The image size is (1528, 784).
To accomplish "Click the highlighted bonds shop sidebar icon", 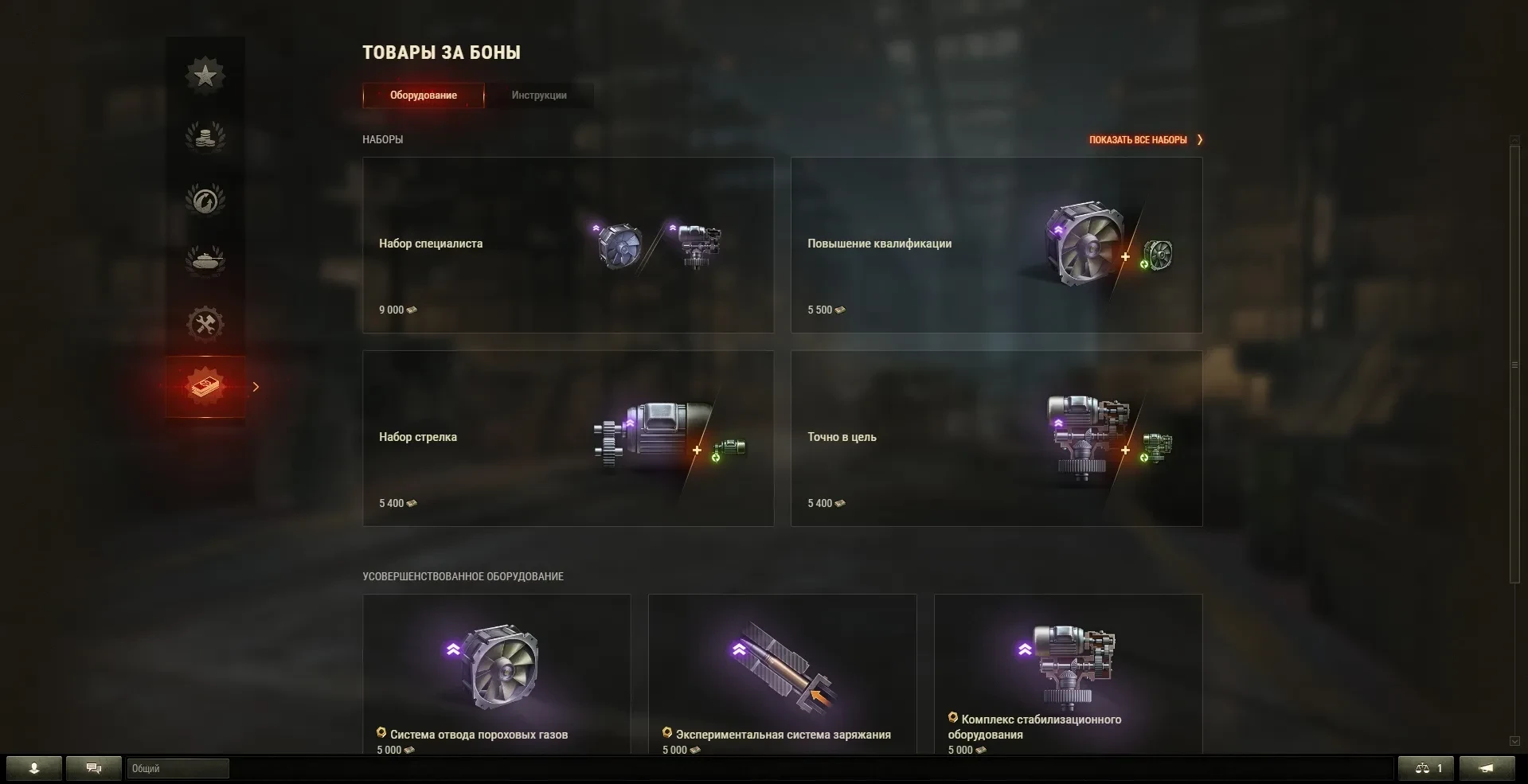I will 205,387.
